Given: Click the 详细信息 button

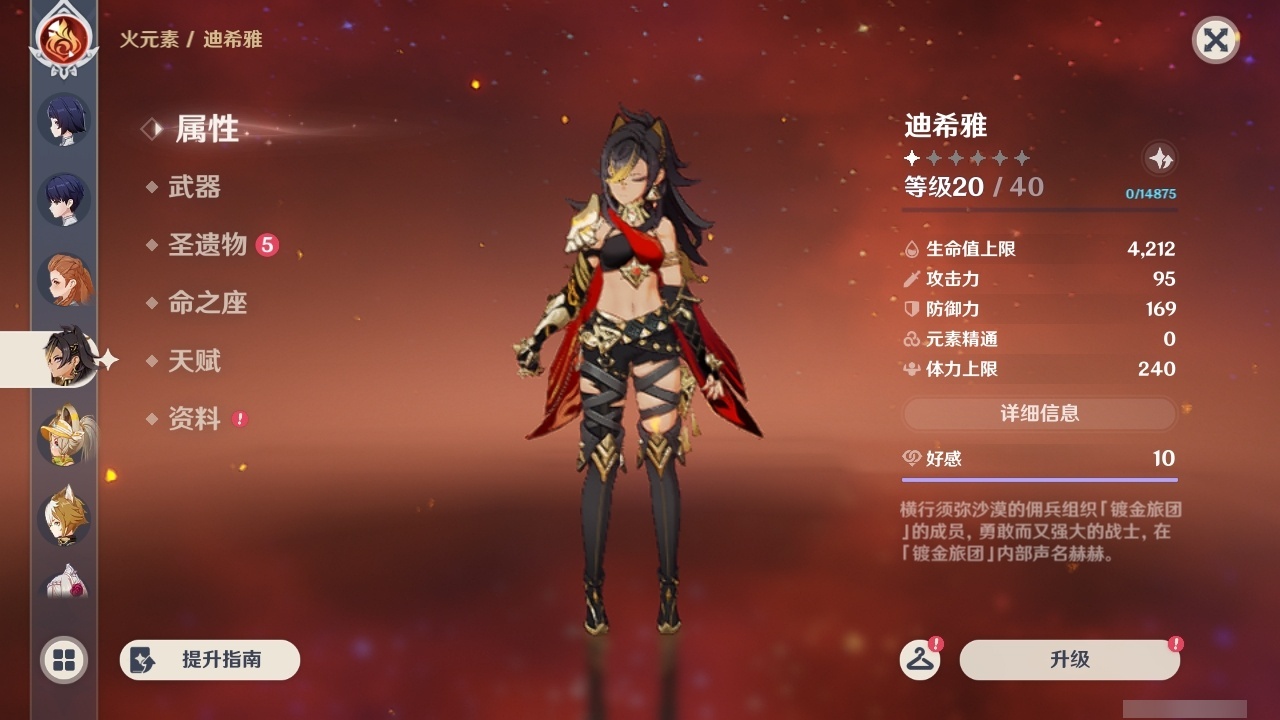Looking at the screenshot, I should [1040, 414].
